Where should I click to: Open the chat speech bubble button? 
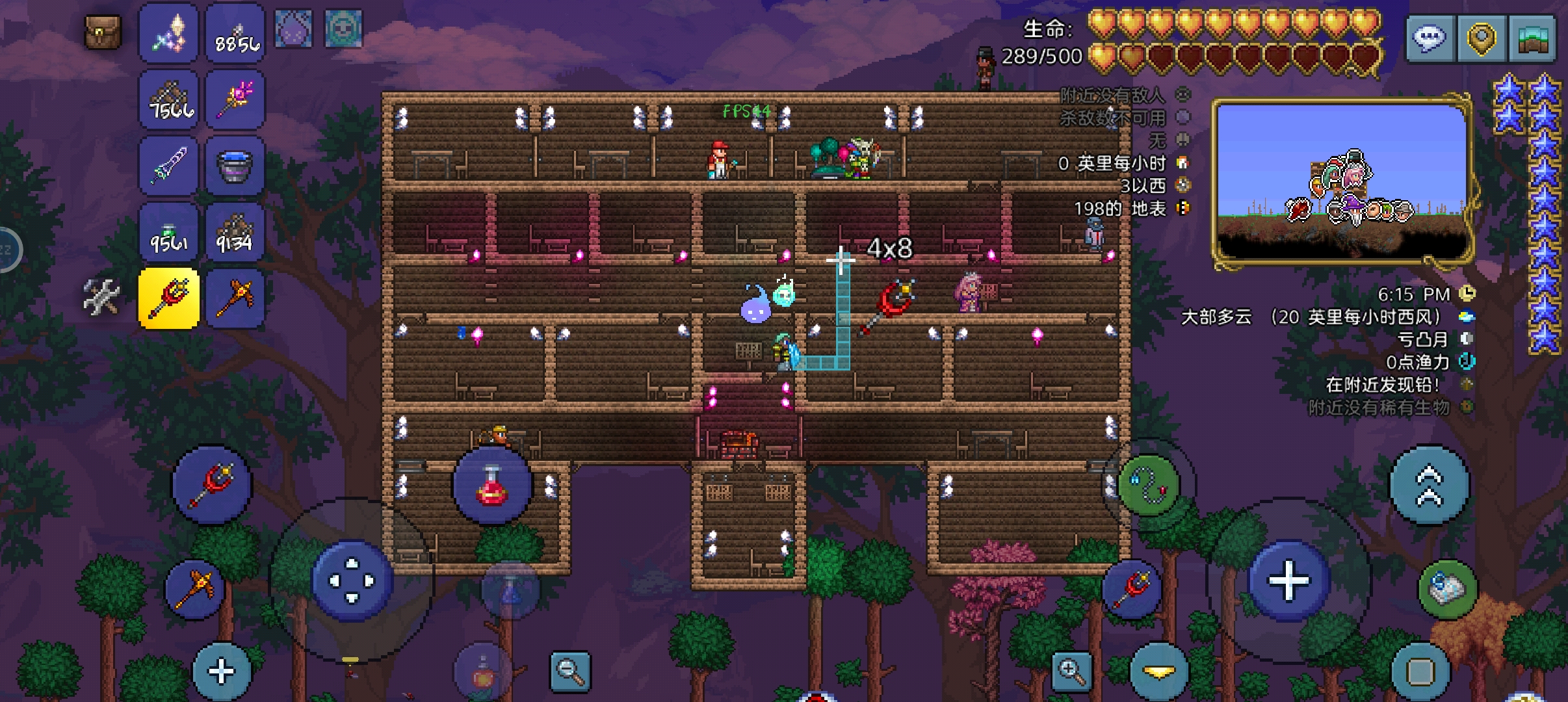click(1430, 39)
